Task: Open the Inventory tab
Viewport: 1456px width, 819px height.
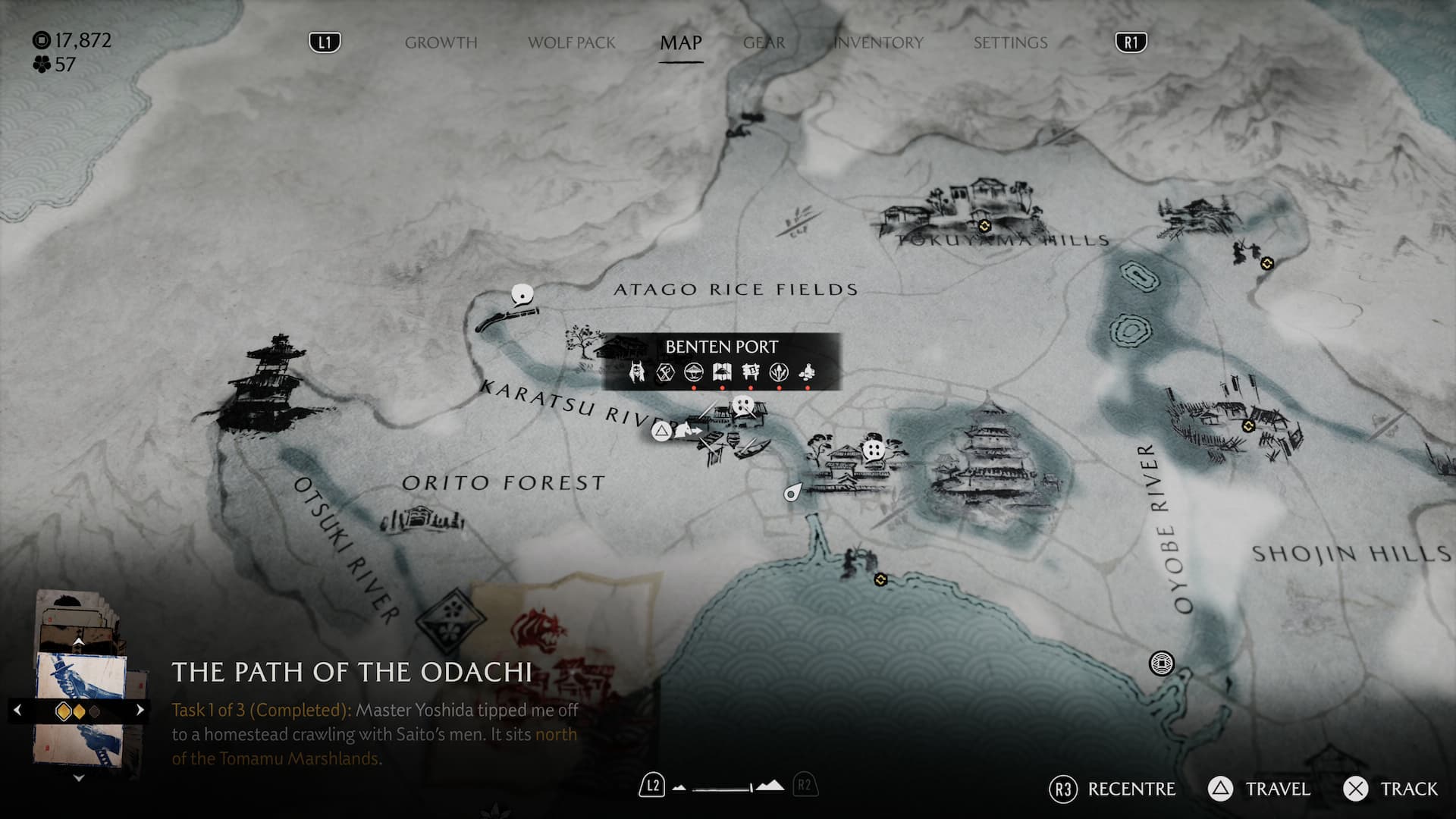Action: point(878,42)
